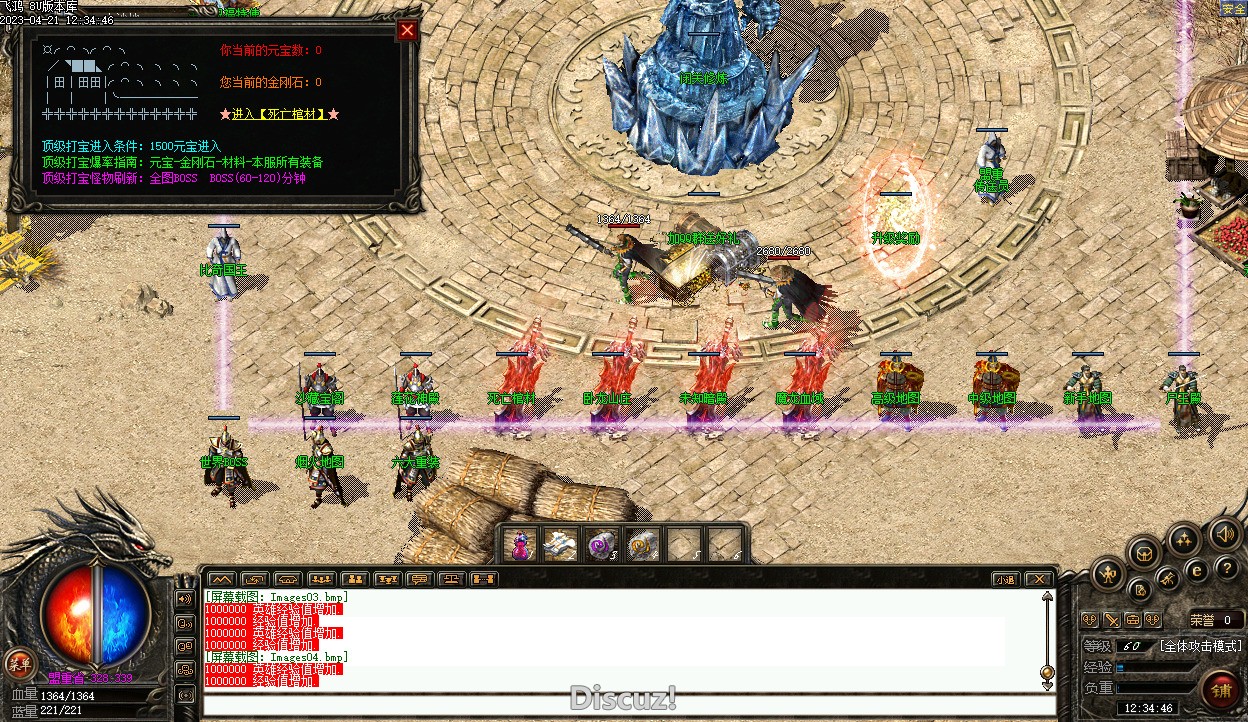Open the skills sparkle round icon
1248x722 pixels.
coord(1184,541)
